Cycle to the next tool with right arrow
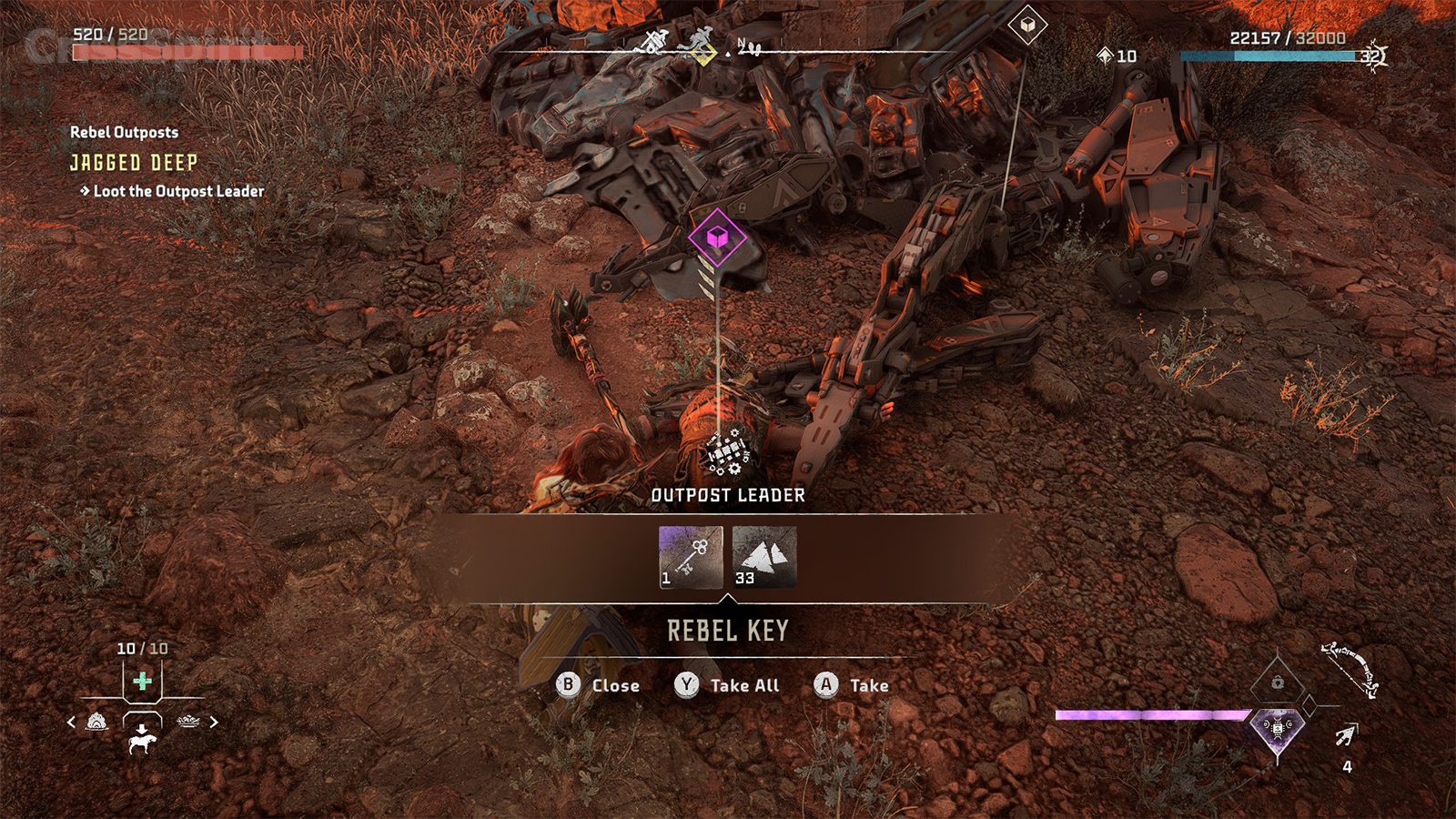Viewport: 1456px width, 819px height. point(214,723)
